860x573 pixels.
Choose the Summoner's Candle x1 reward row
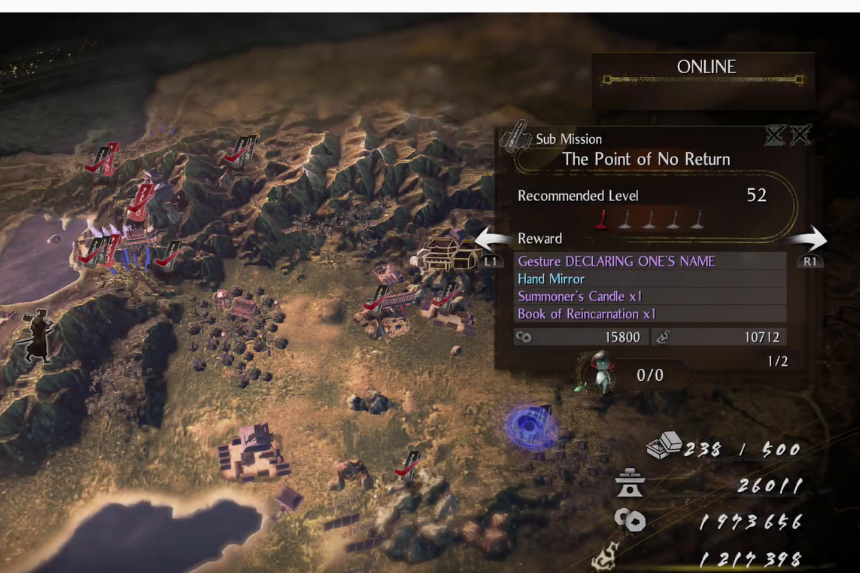point(580,296)
